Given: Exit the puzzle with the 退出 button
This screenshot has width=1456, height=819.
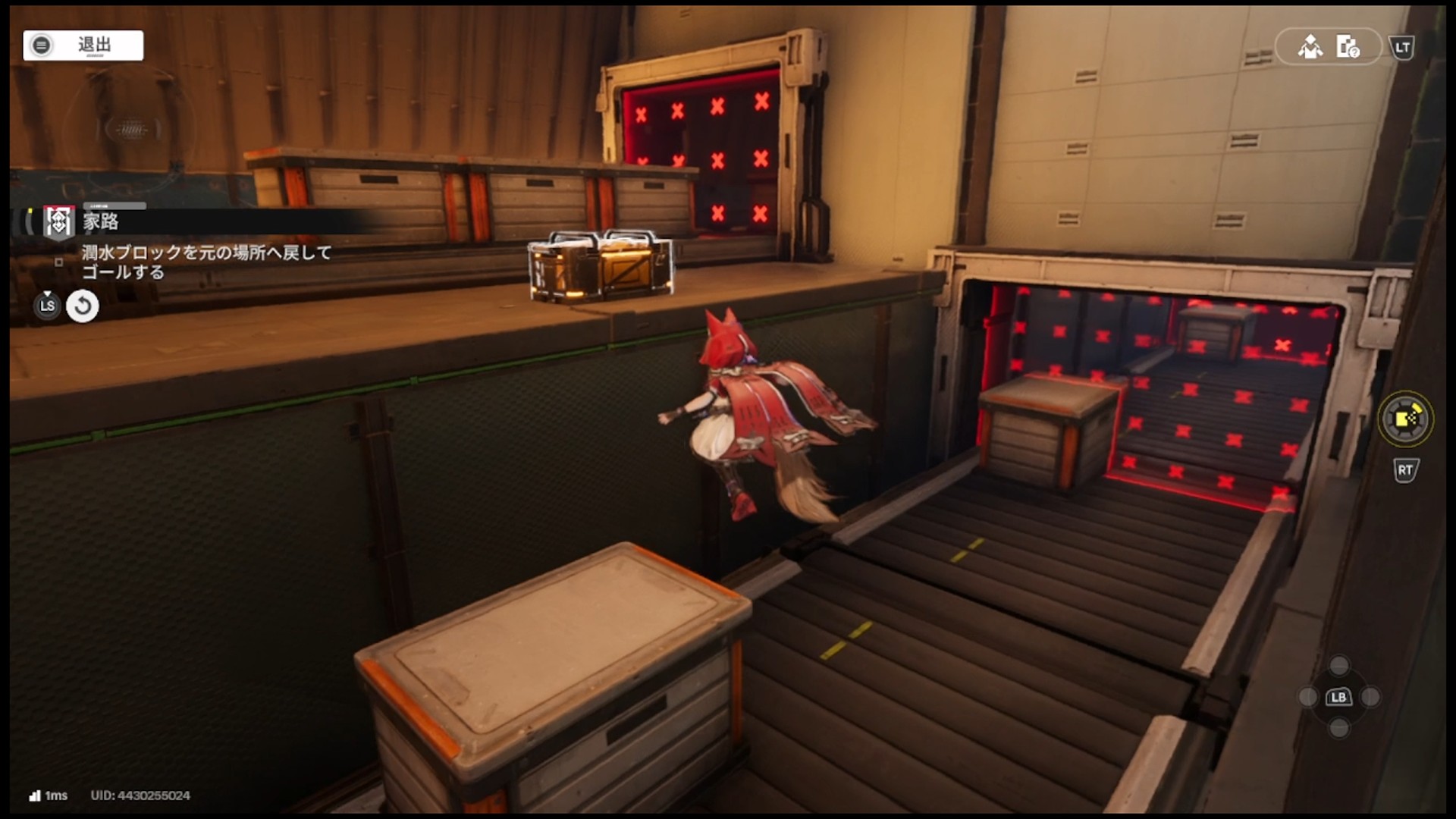Looking at the screenshot, I should [83, 45].
